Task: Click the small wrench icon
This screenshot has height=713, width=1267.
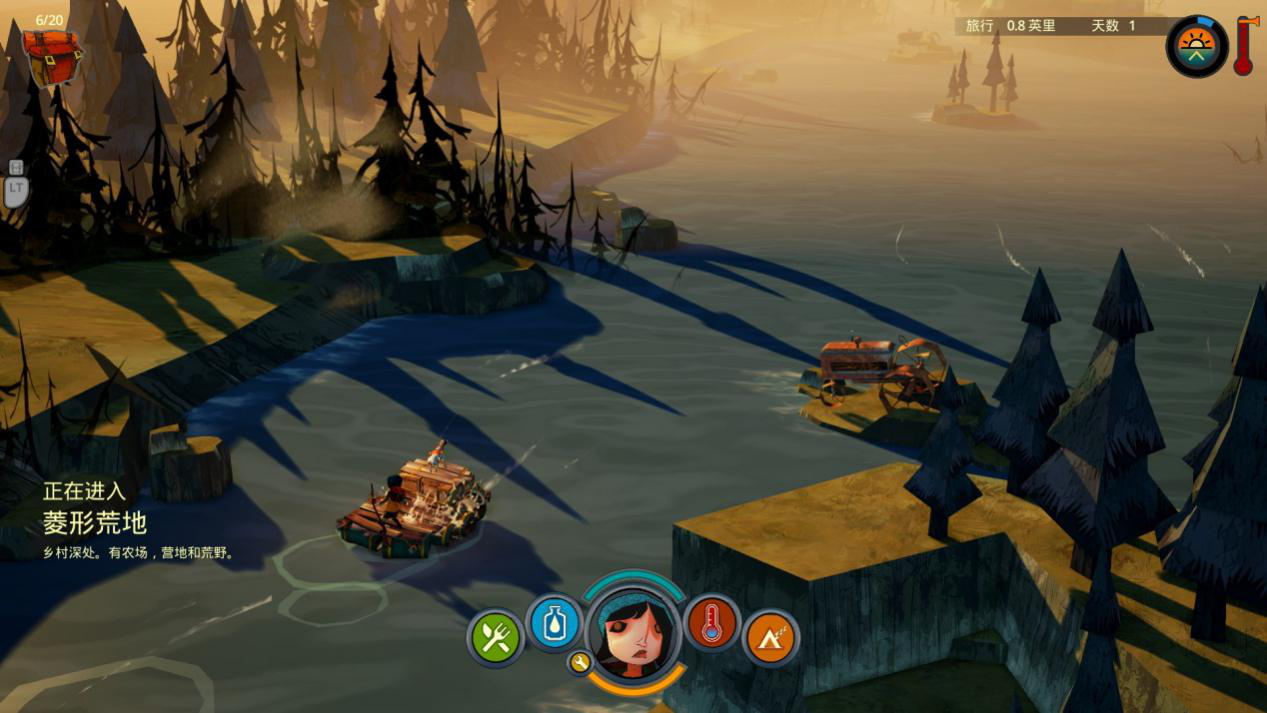Action: click(x=578, y=661)
